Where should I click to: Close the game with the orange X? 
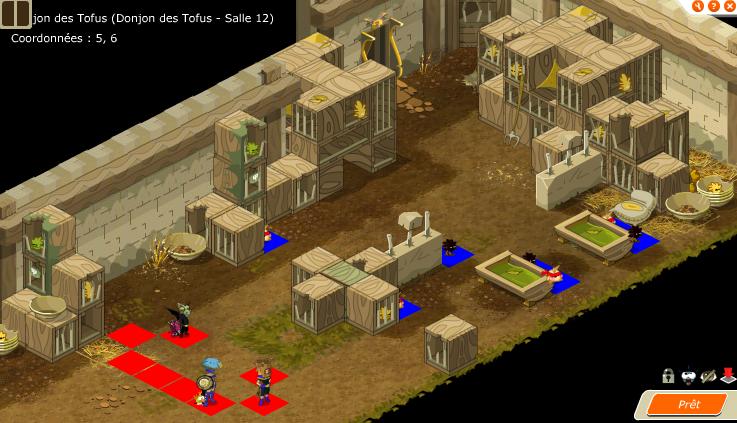(x=729, y=4)
